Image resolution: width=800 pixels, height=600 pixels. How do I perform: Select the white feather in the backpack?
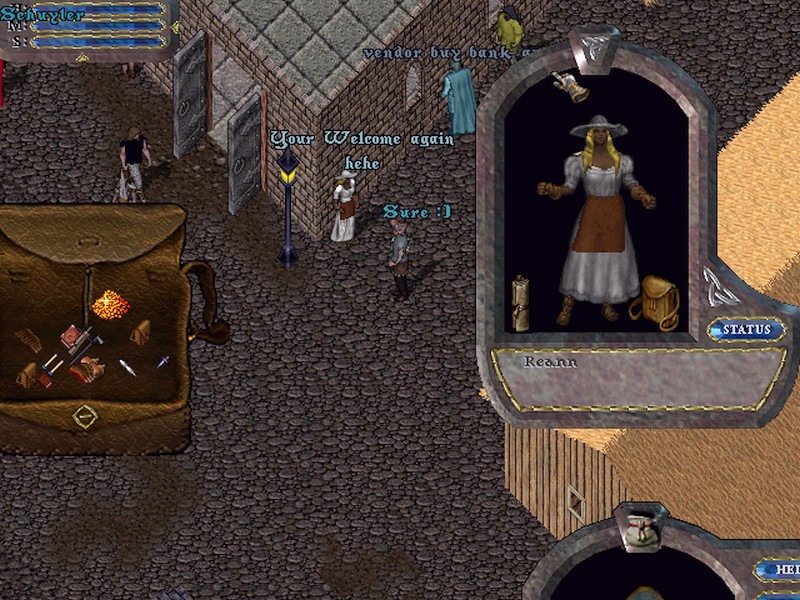tap(127, 367)
